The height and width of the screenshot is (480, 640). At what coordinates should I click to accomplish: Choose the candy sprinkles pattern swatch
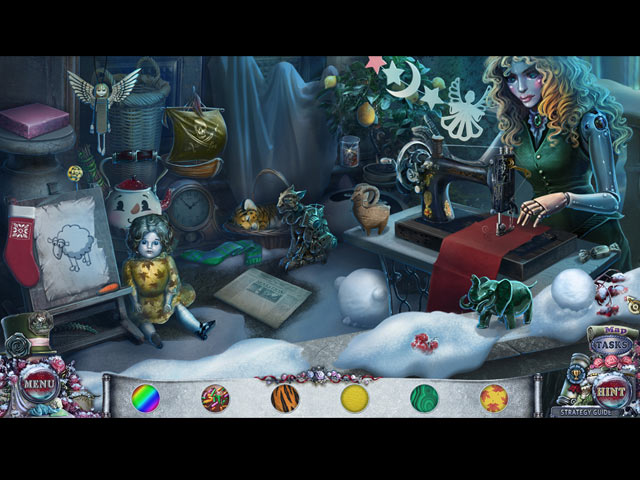(x=215, y=398)
